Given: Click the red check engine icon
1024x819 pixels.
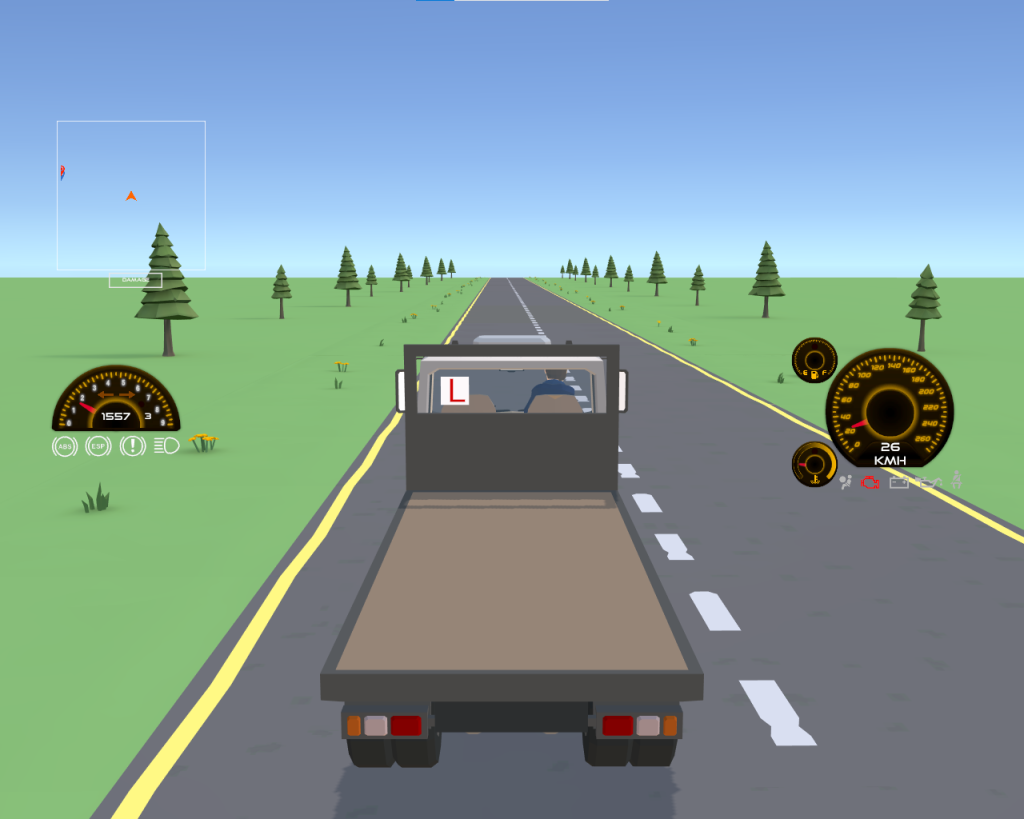Looking at the screenshot, I should pyautogui.click(x=871, y=483).
